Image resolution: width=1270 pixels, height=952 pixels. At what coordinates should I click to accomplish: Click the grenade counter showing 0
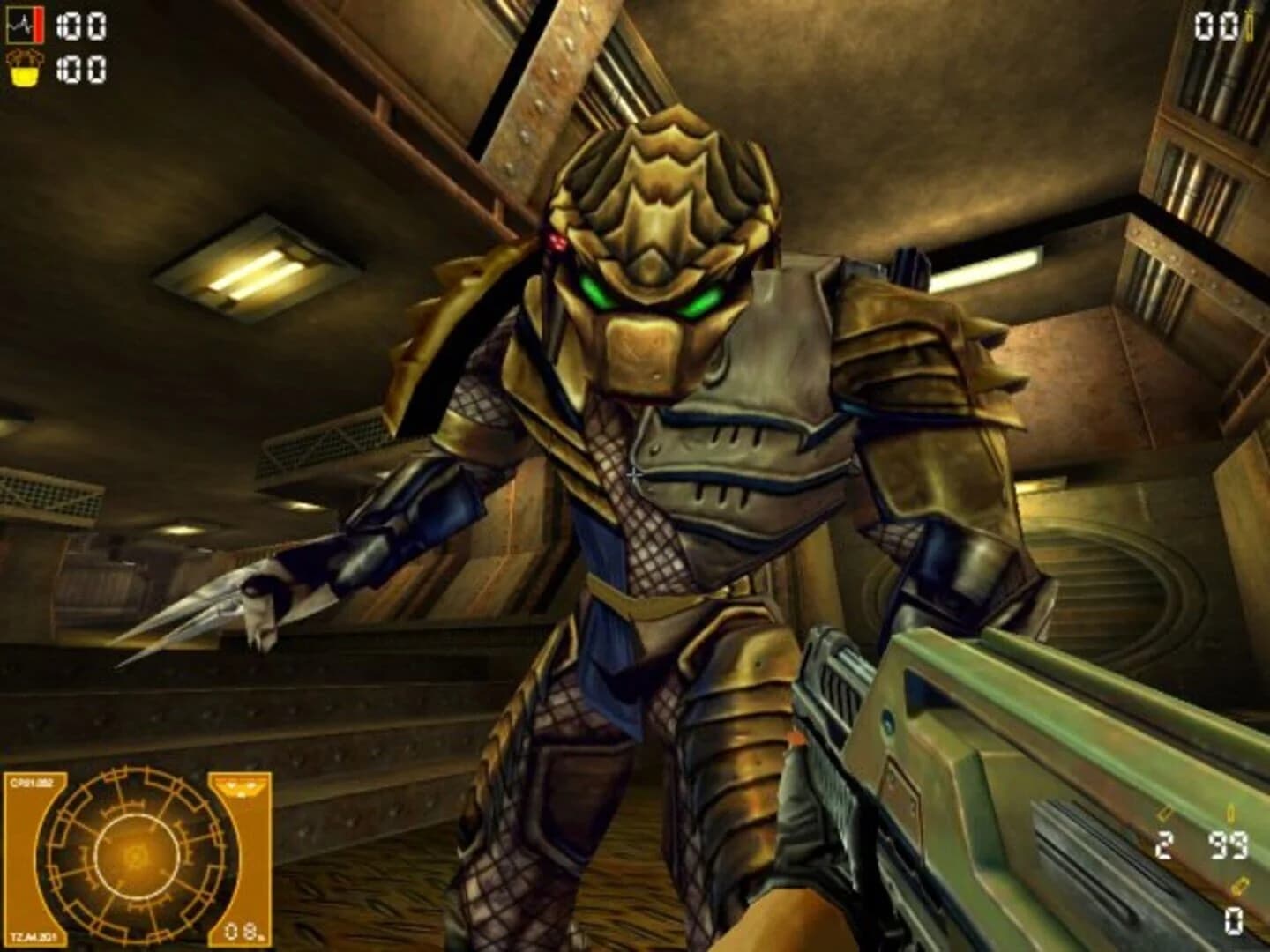1234,922
